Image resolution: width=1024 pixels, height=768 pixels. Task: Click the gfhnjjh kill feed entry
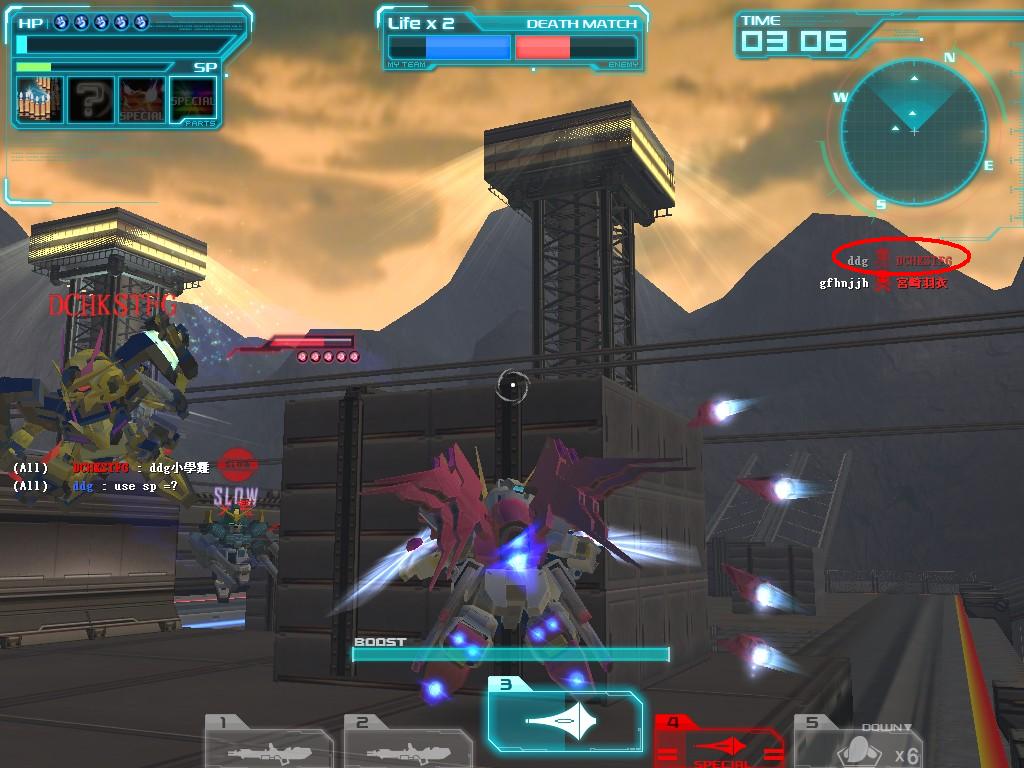(x=882, y=283)
